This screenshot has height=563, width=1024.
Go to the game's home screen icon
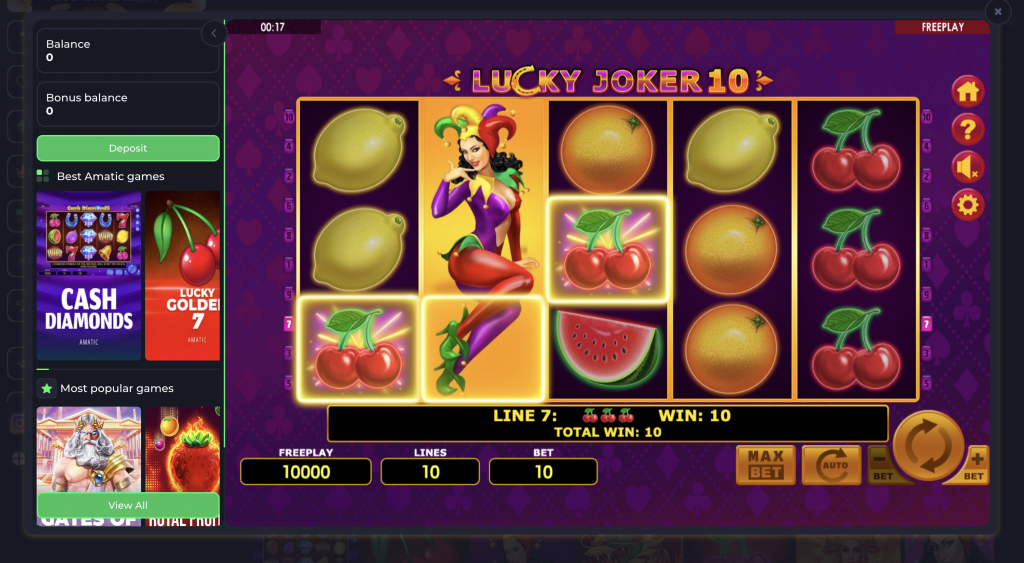[x=967, y=91]
